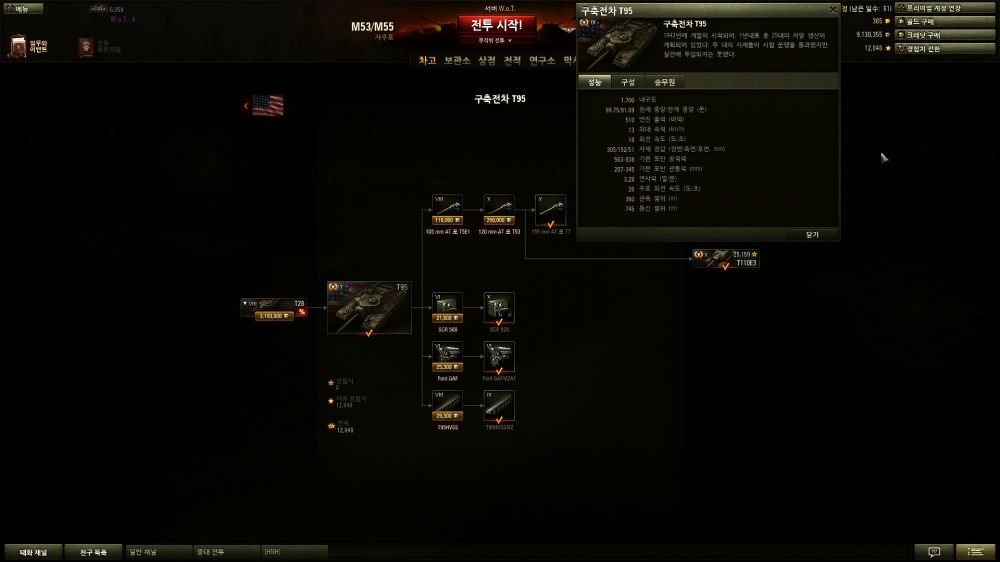Image resolution: width=1000 pixels, height=562 pixels.
Task: Open the 상점 store tab
Action: pos(487,60)
